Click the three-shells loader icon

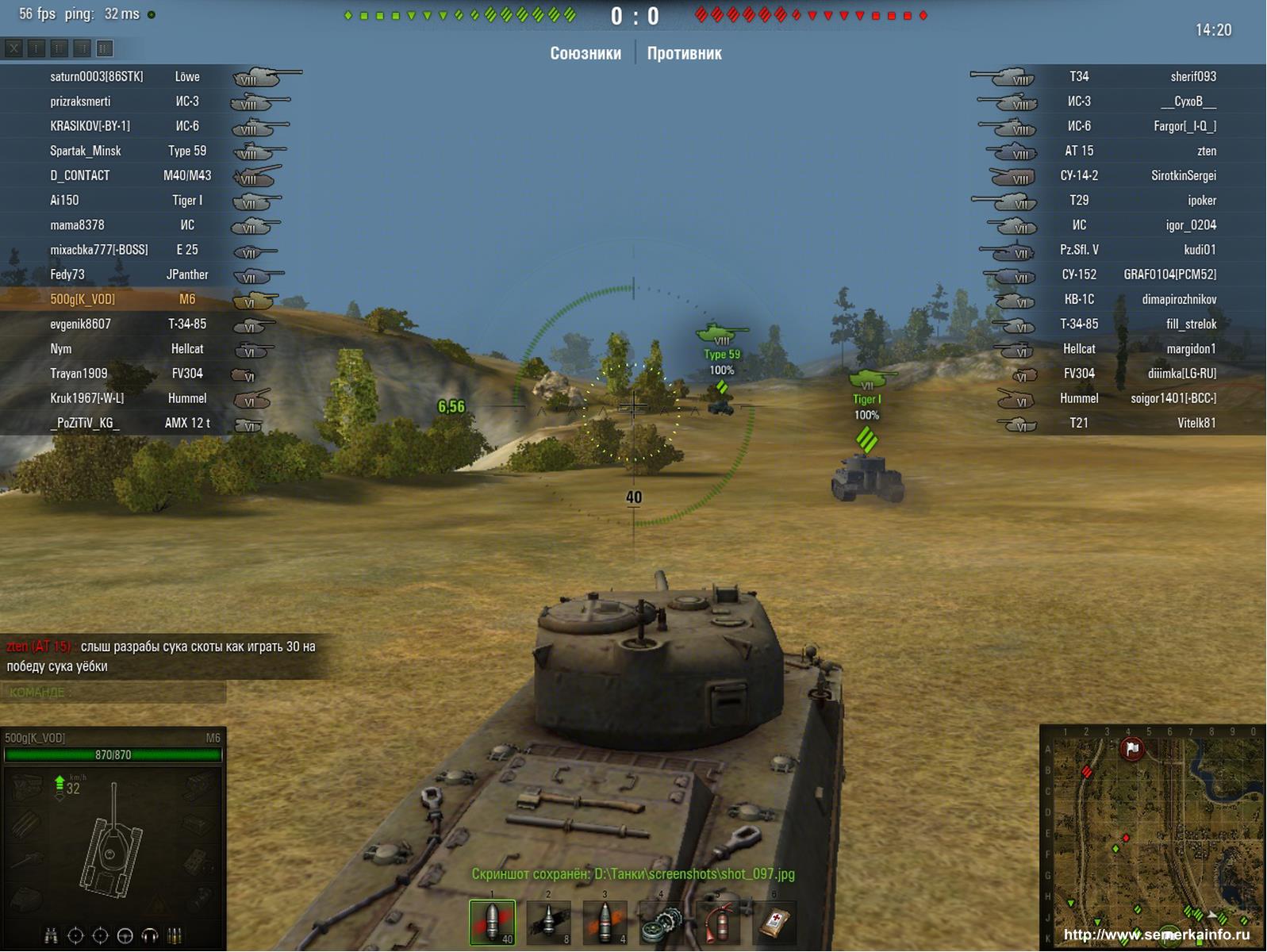pos(175,936)
